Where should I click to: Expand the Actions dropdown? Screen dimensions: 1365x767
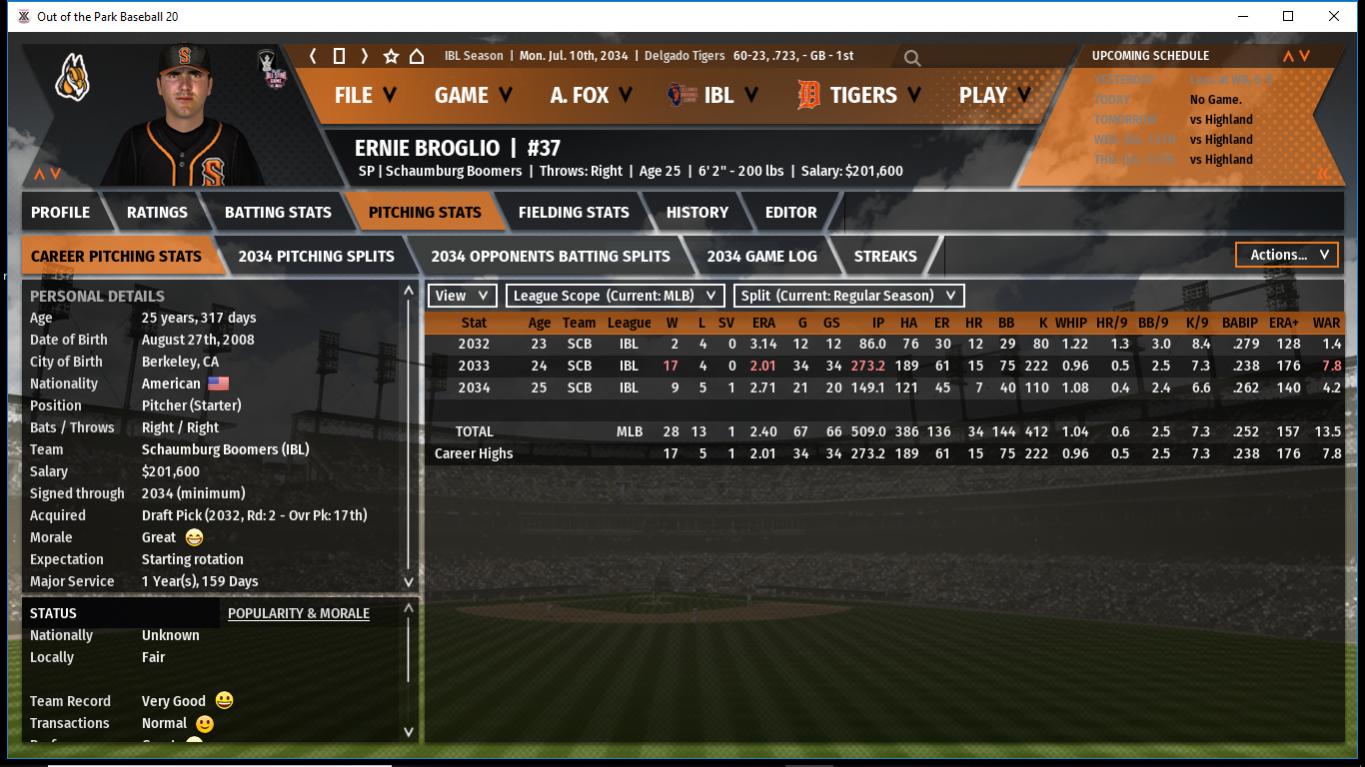point(1287,255)
